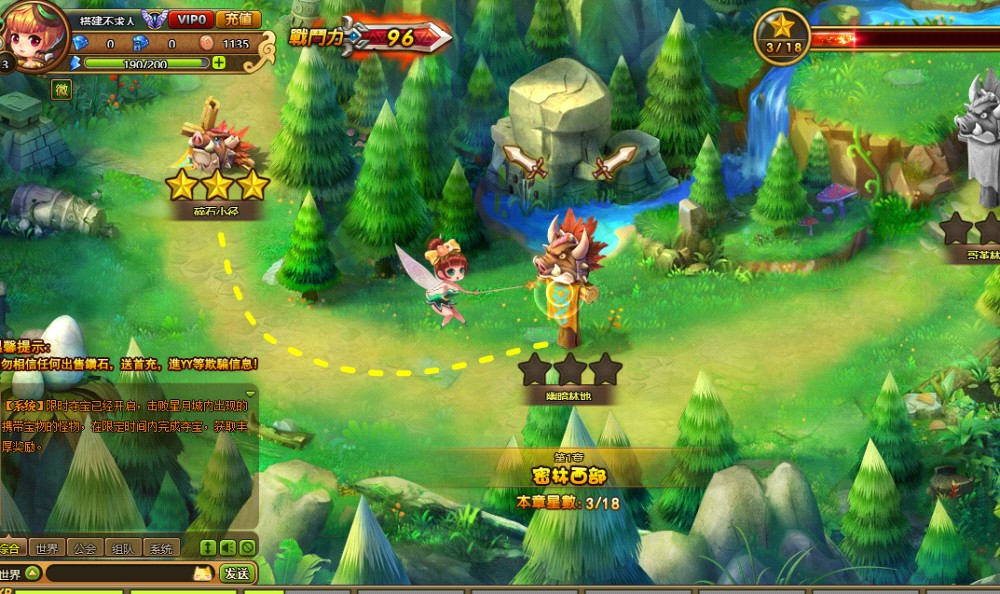Focus the chat message input field
The width and height of the screenshot is (1000, 594).
[x=120, y=574]
